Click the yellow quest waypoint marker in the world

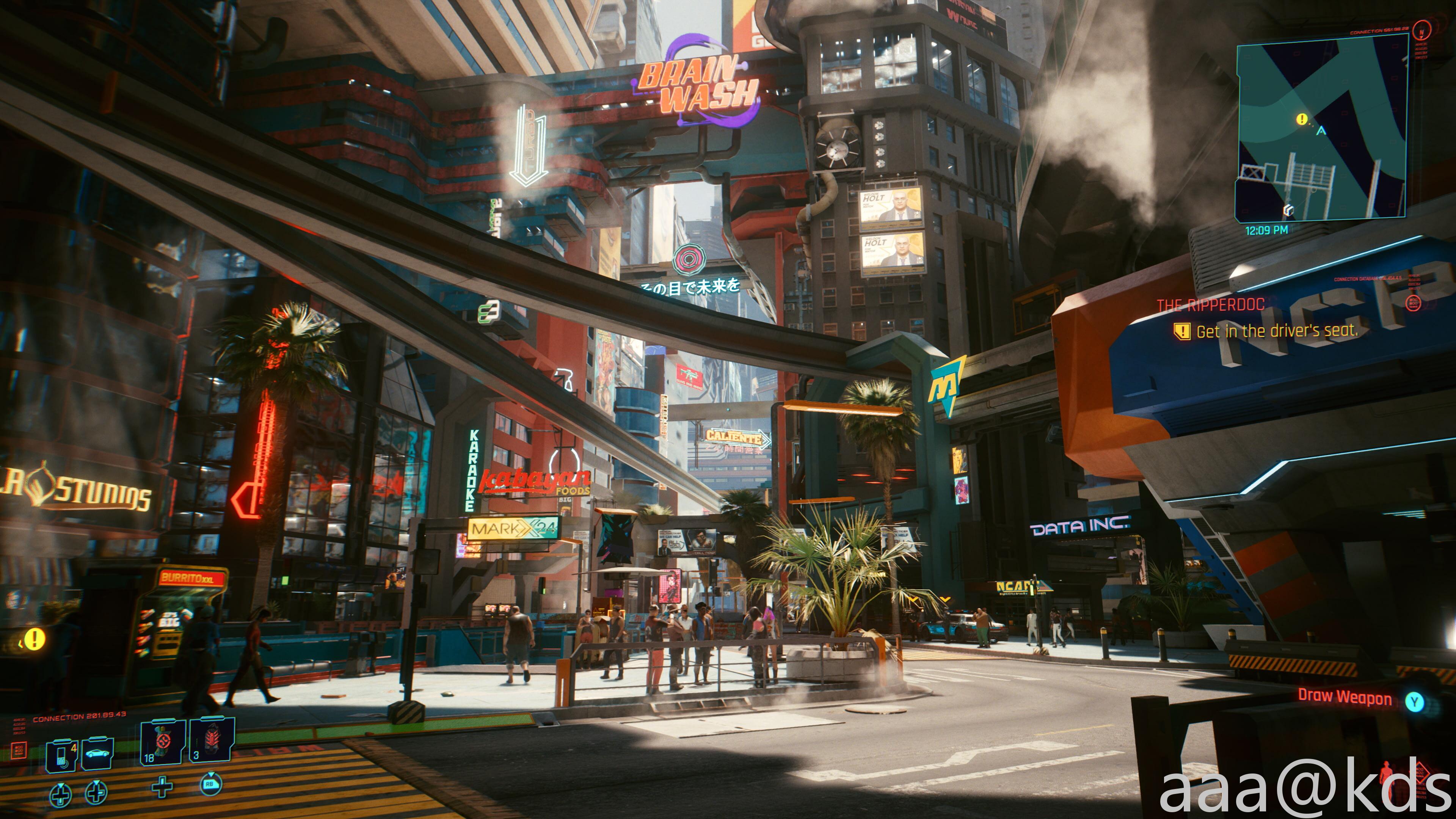point(34,639)
